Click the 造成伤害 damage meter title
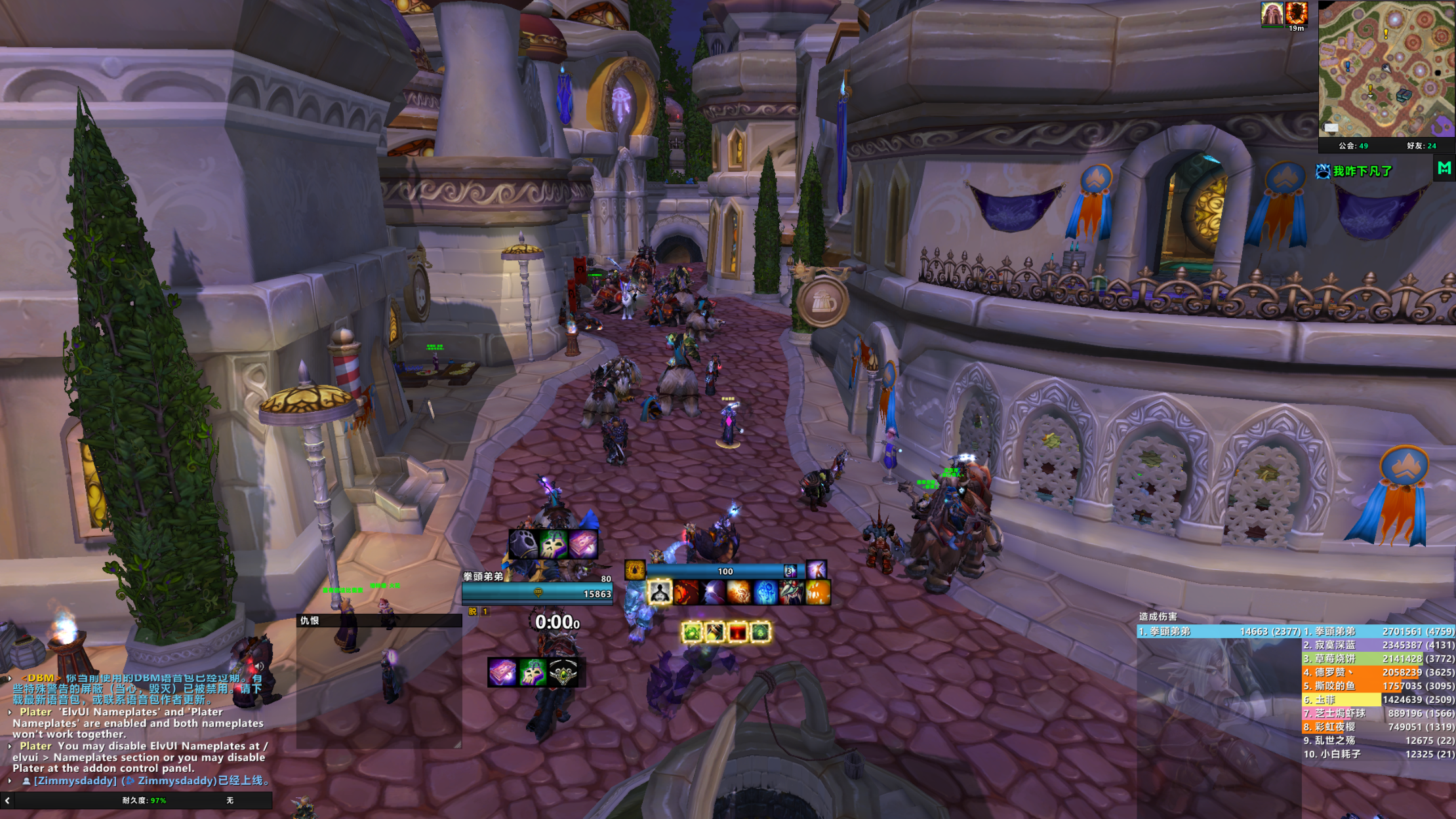 click(1158, 616)
